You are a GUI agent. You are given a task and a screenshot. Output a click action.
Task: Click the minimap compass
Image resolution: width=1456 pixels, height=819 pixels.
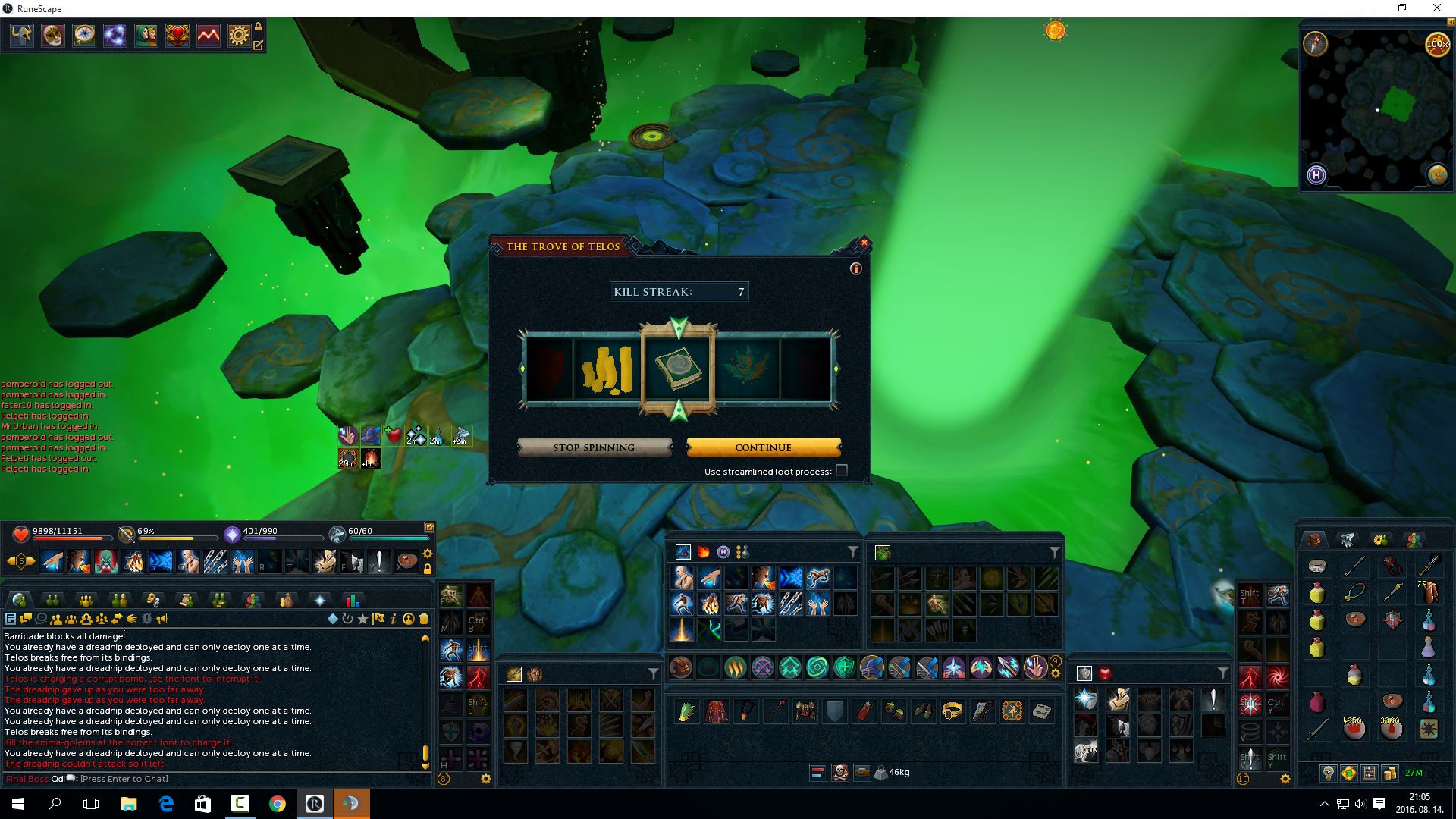click(x=1316, y=44)
